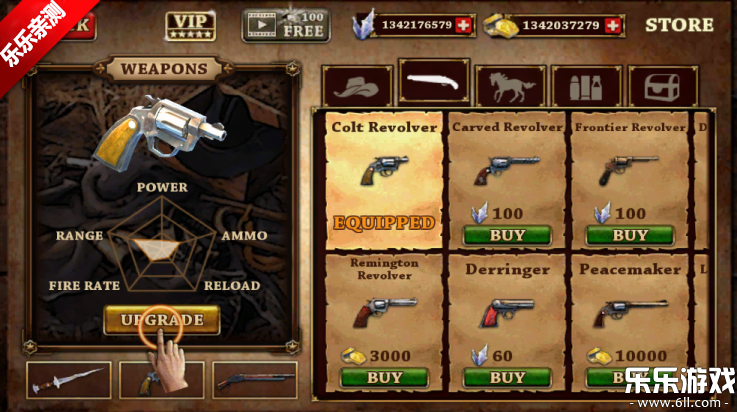The height and width of the screenshot is (412, 737).
Task: Open the treasure chest tab
Action: [x=662, y=87]
